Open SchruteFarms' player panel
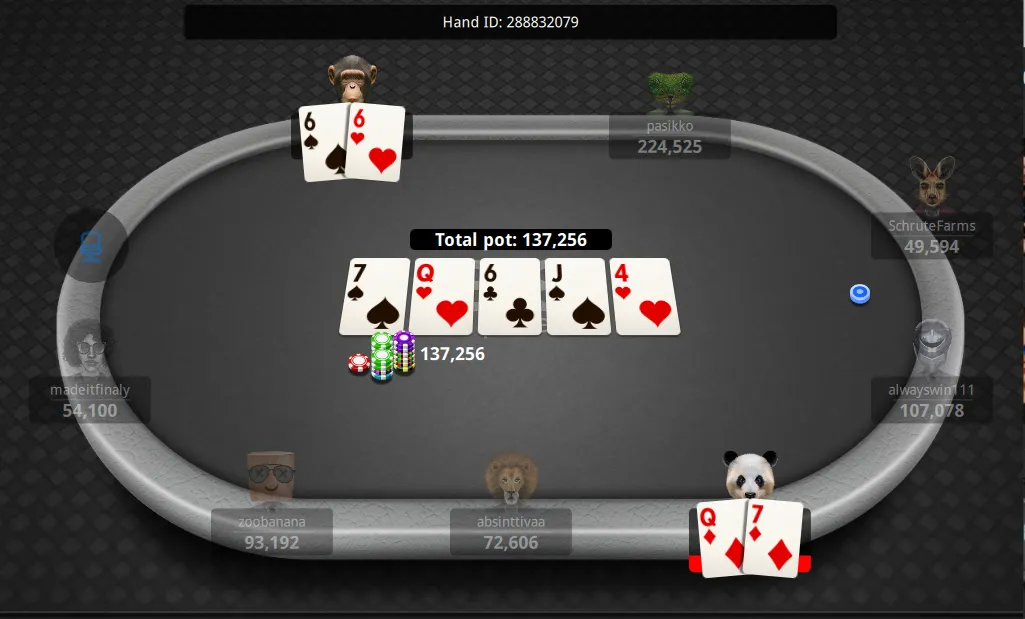Viewport: 1025px width, 619px height. tap(931, 235)
